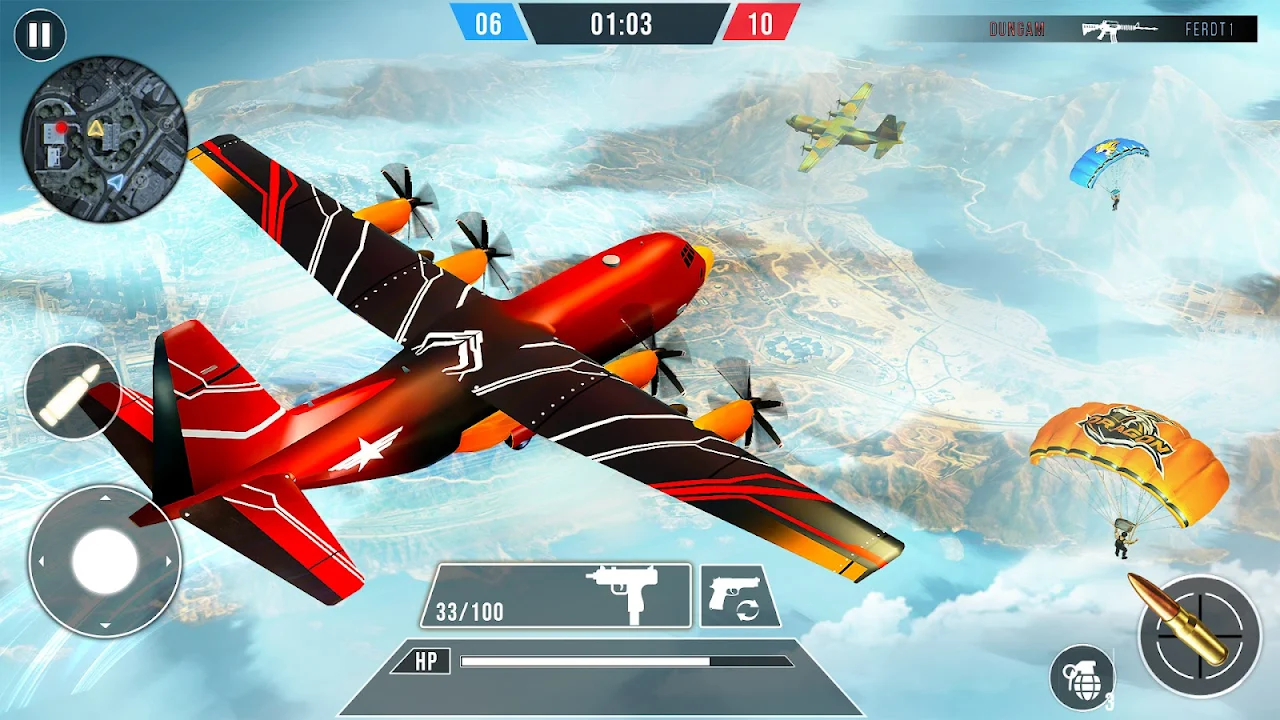
Task: Throw a grenade
Action: [x=1082, y=677]
